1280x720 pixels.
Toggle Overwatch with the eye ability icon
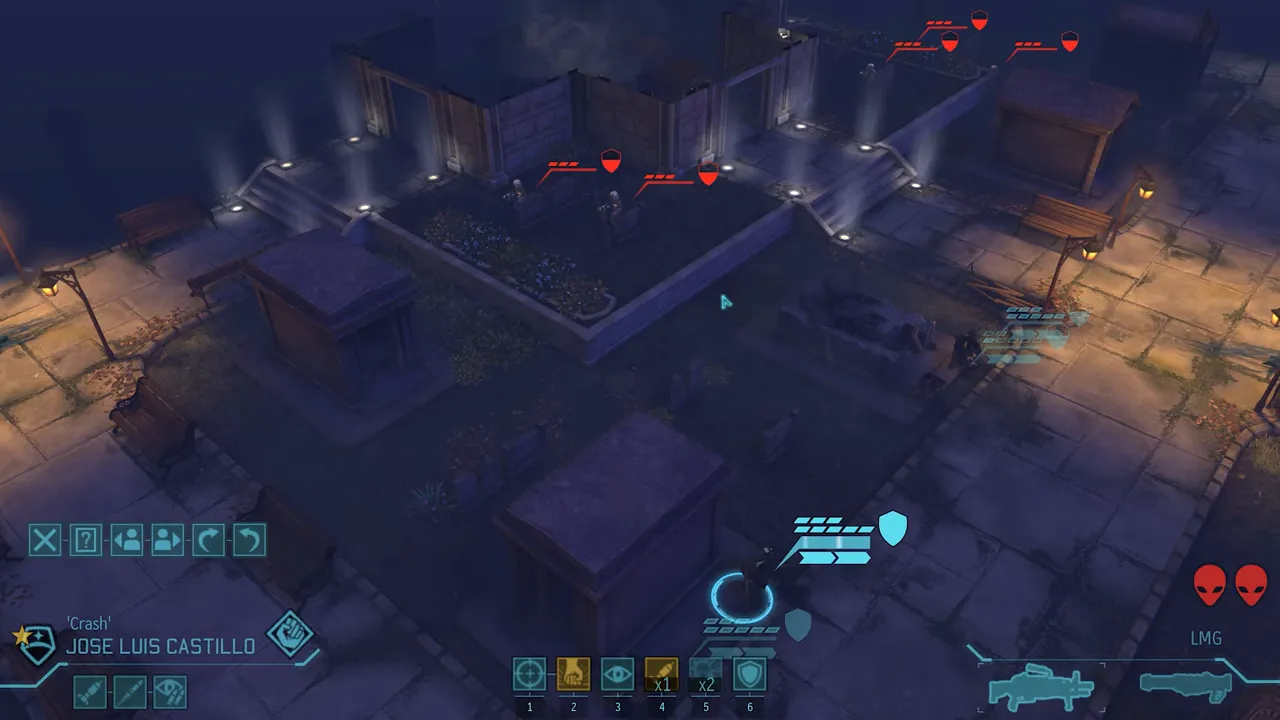(617, 674)
